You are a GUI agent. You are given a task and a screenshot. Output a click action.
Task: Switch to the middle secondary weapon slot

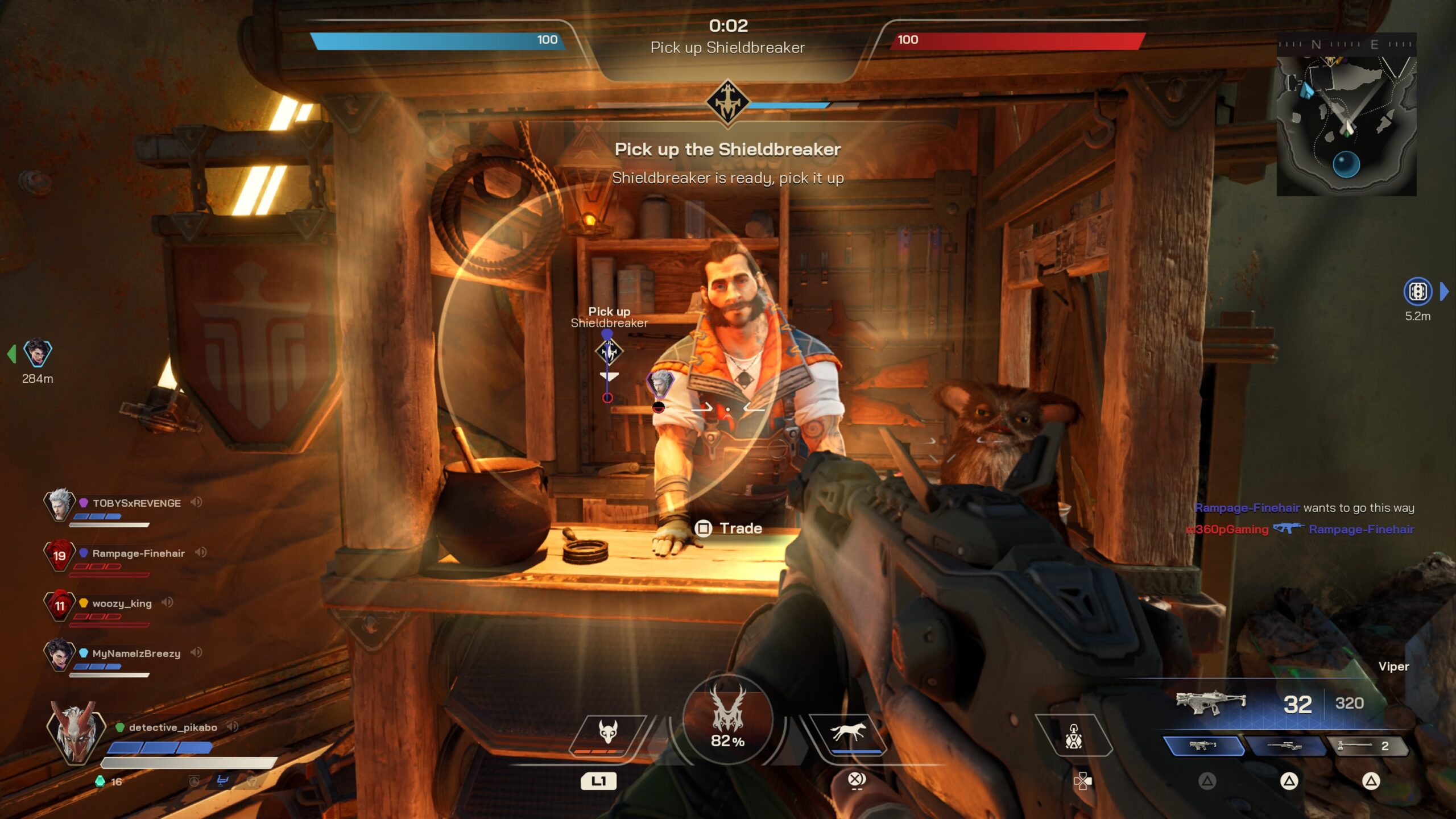click(x=1285, y=746)
